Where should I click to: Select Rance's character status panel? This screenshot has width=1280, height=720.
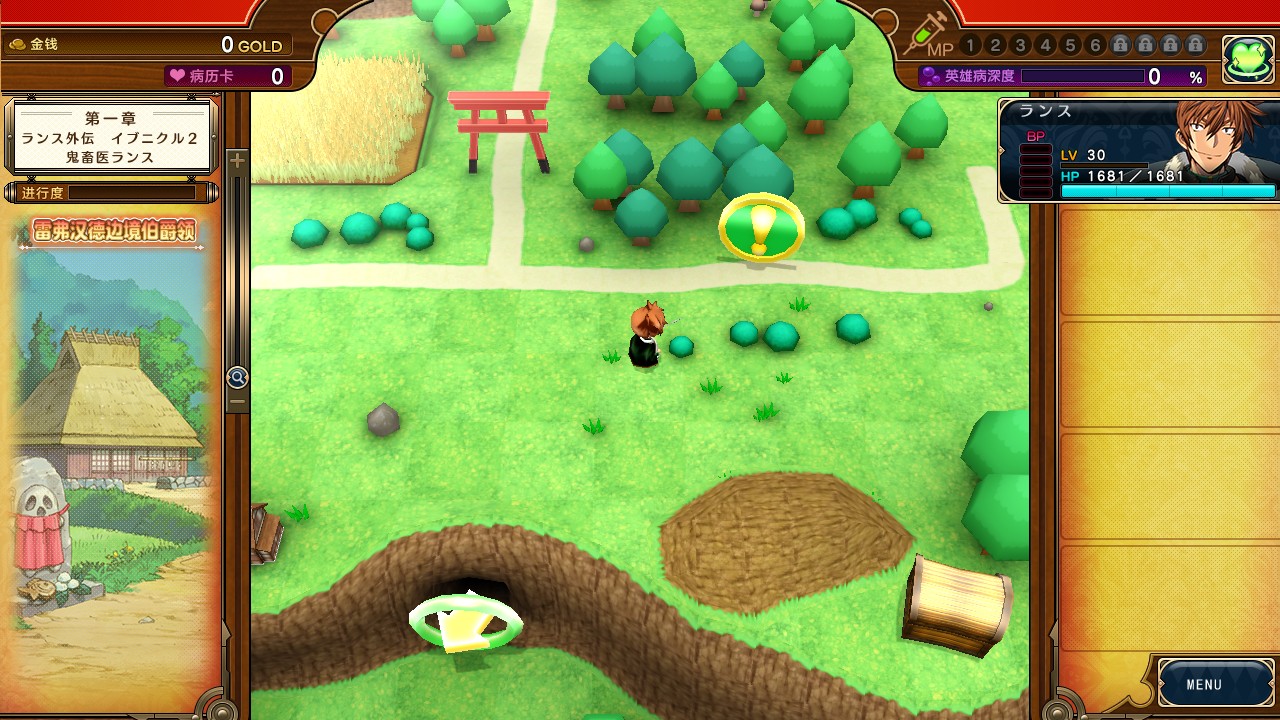[x=1139, y=151]
